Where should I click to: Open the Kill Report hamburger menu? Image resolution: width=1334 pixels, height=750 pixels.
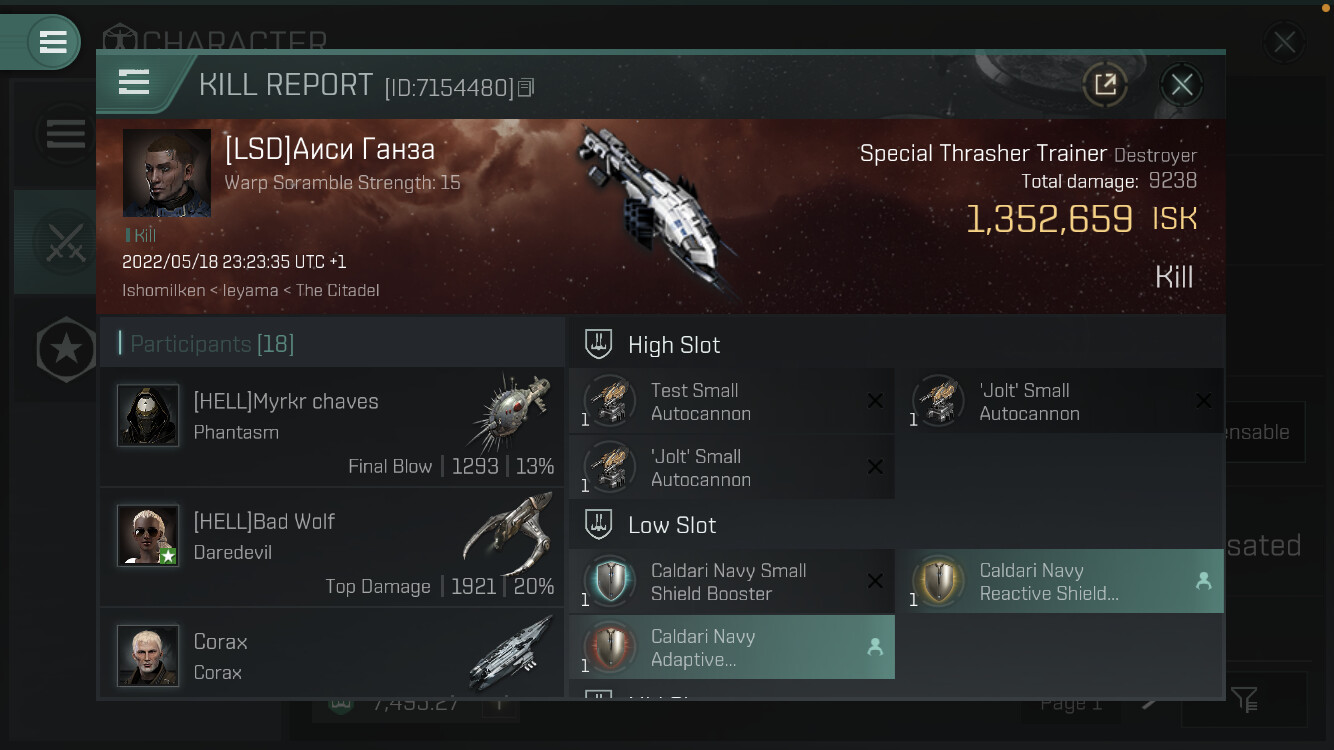(x=134, y=82)
